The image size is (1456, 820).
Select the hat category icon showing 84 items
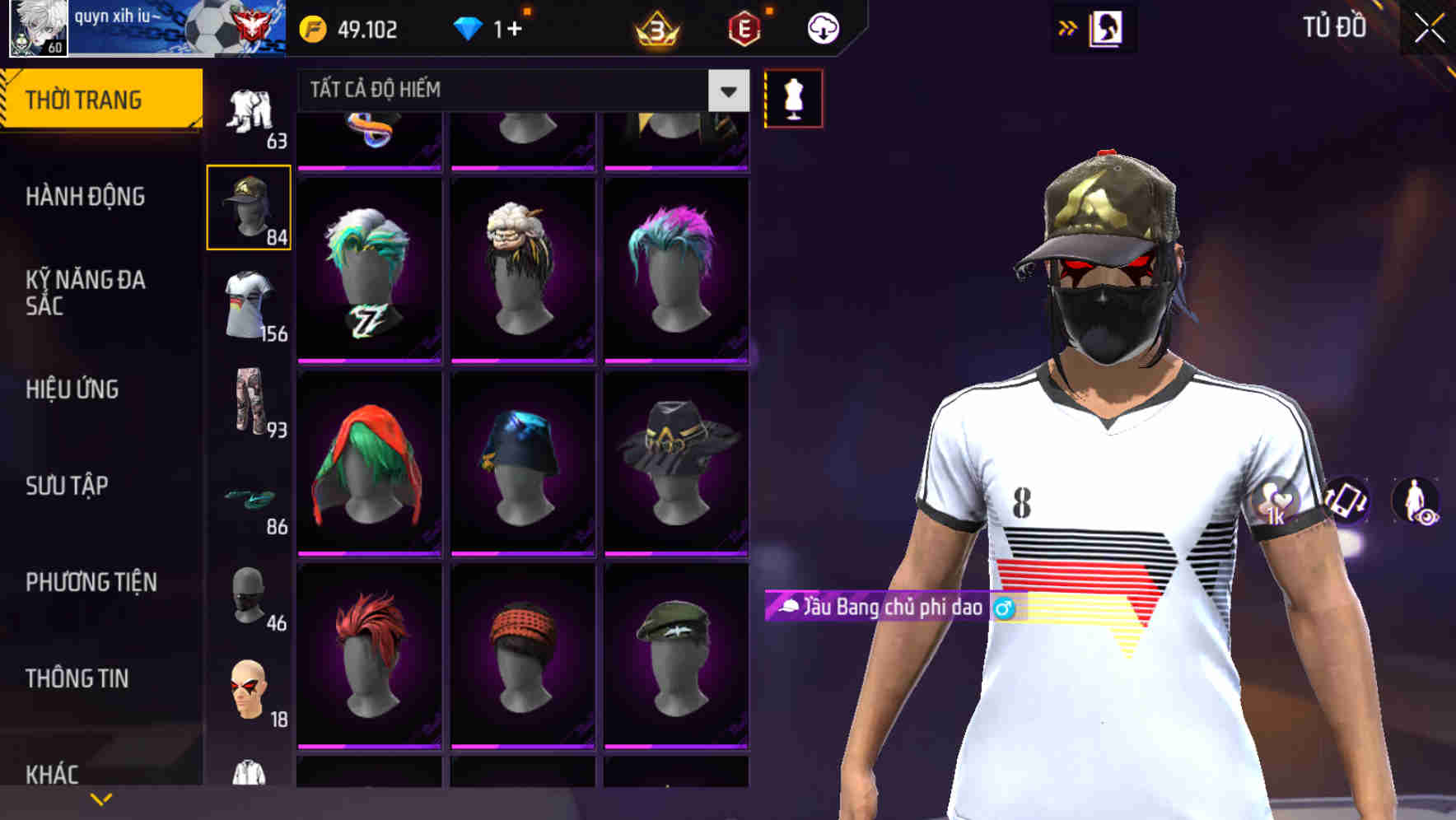[249, 206]
